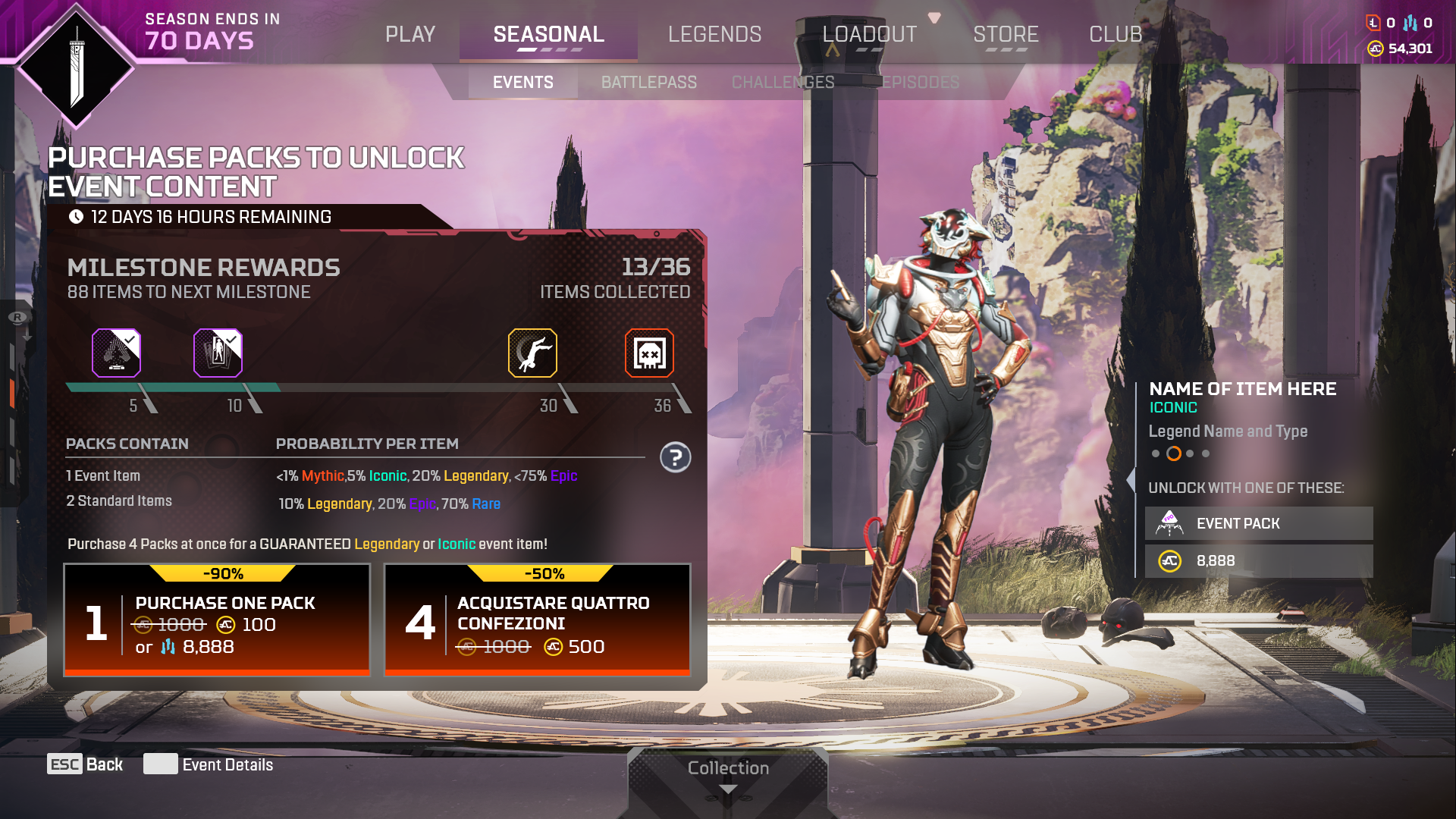Image resolution: width=1456 pixels, height=819 pixels.
Task: Switch to the Legends tab
Action: pos(714,35)
